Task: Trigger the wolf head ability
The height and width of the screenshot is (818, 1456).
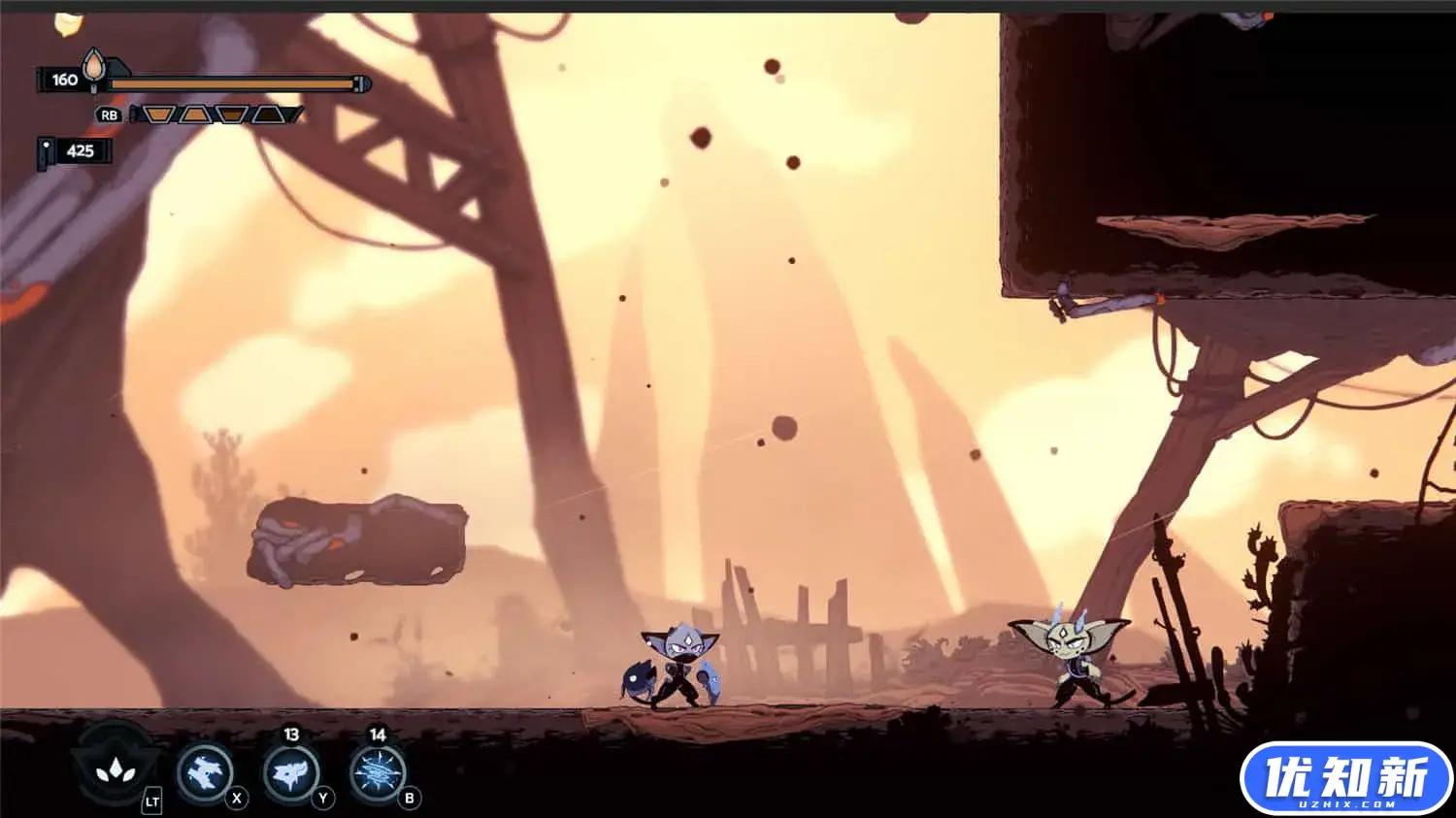Action: tap(290, 773)
